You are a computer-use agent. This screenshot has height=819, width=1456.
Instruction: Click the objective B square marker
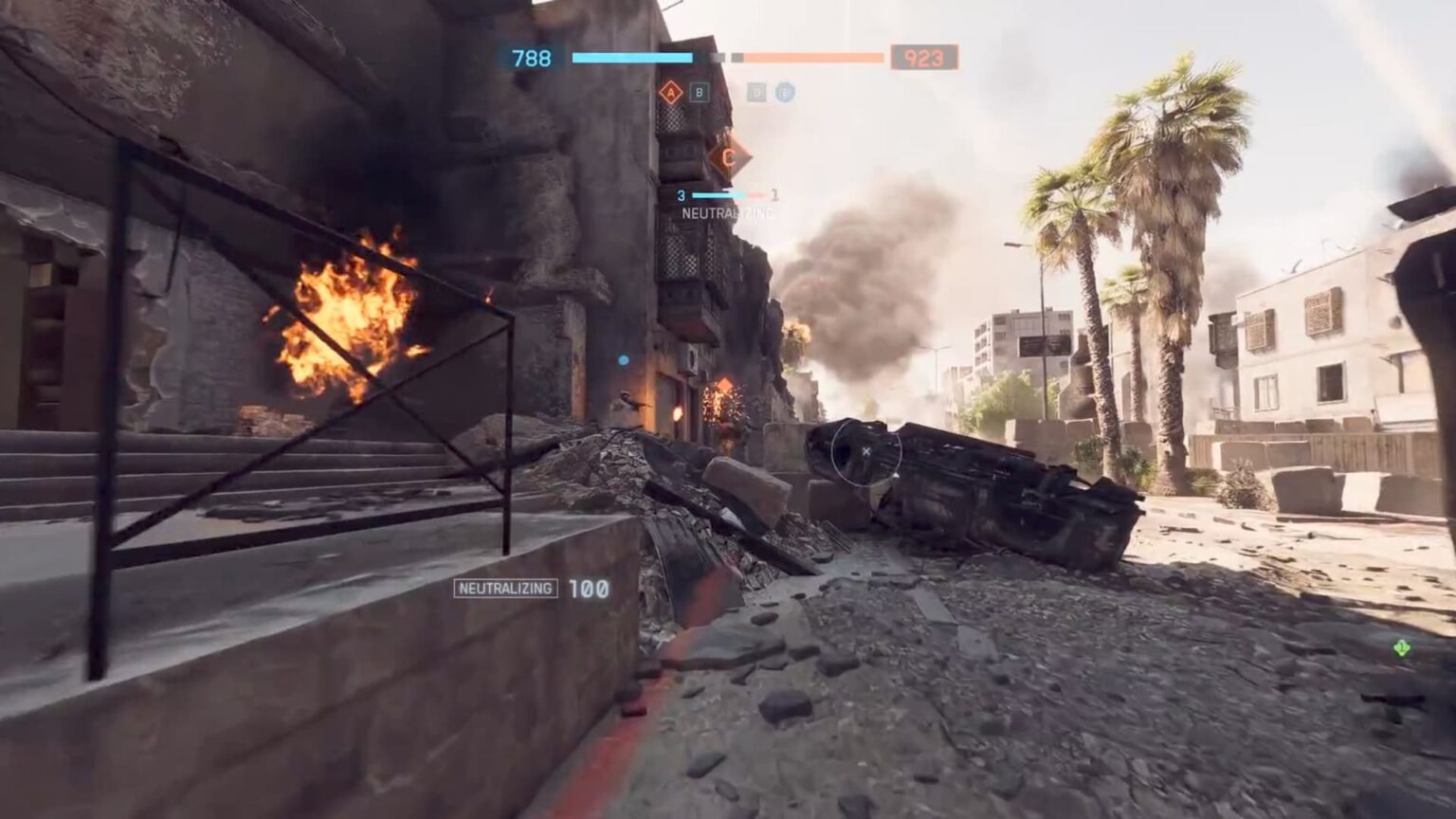click(699, 93)
